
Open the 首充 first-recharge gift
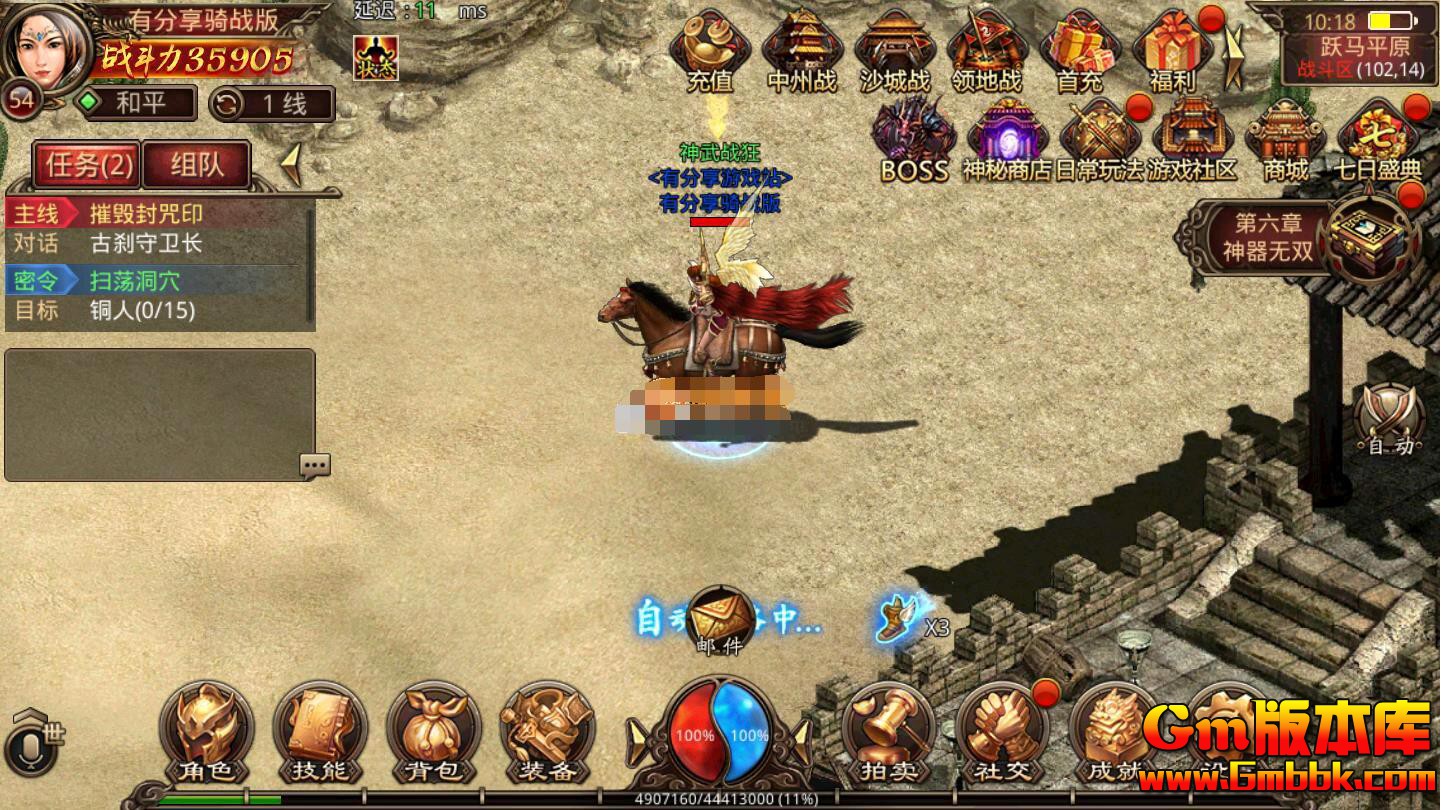point(1080,48)
